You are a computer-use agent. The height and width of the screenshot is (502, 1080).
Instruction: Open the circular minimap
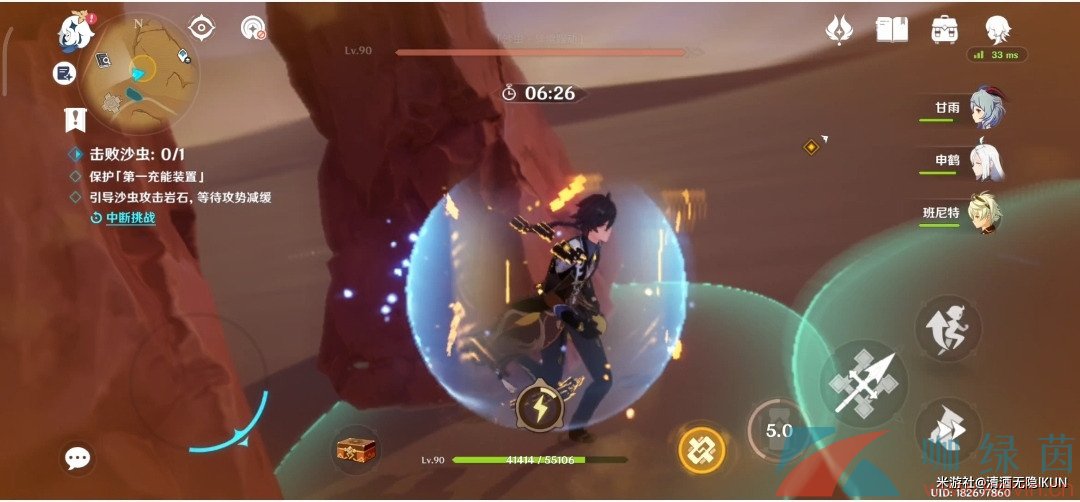(x=139, y=72)
